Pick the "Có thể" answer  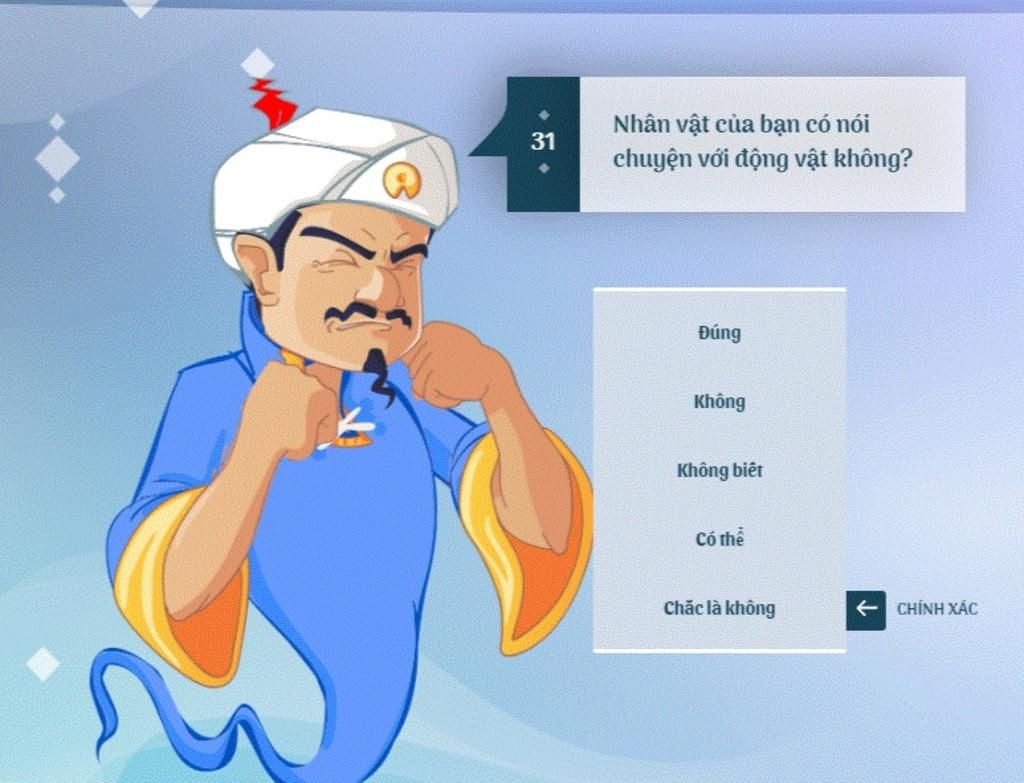[719, 539]
